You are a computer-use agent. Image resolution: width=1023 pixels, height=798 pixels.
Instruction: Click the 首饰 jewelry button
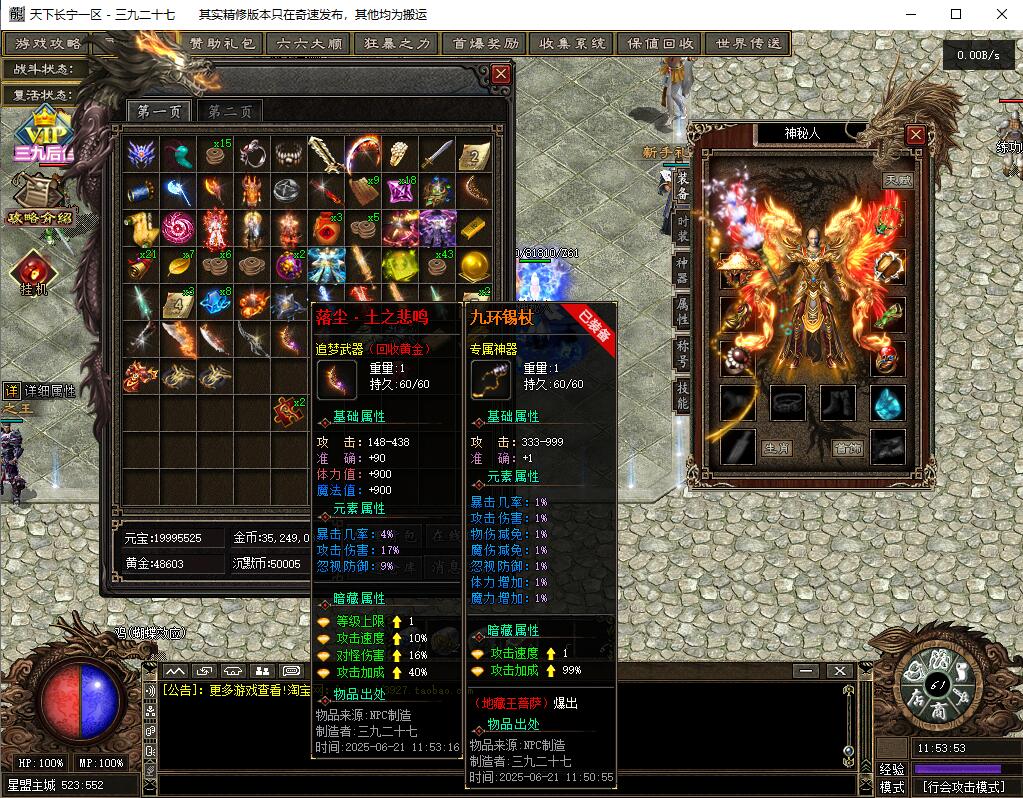tap(848, 448)
